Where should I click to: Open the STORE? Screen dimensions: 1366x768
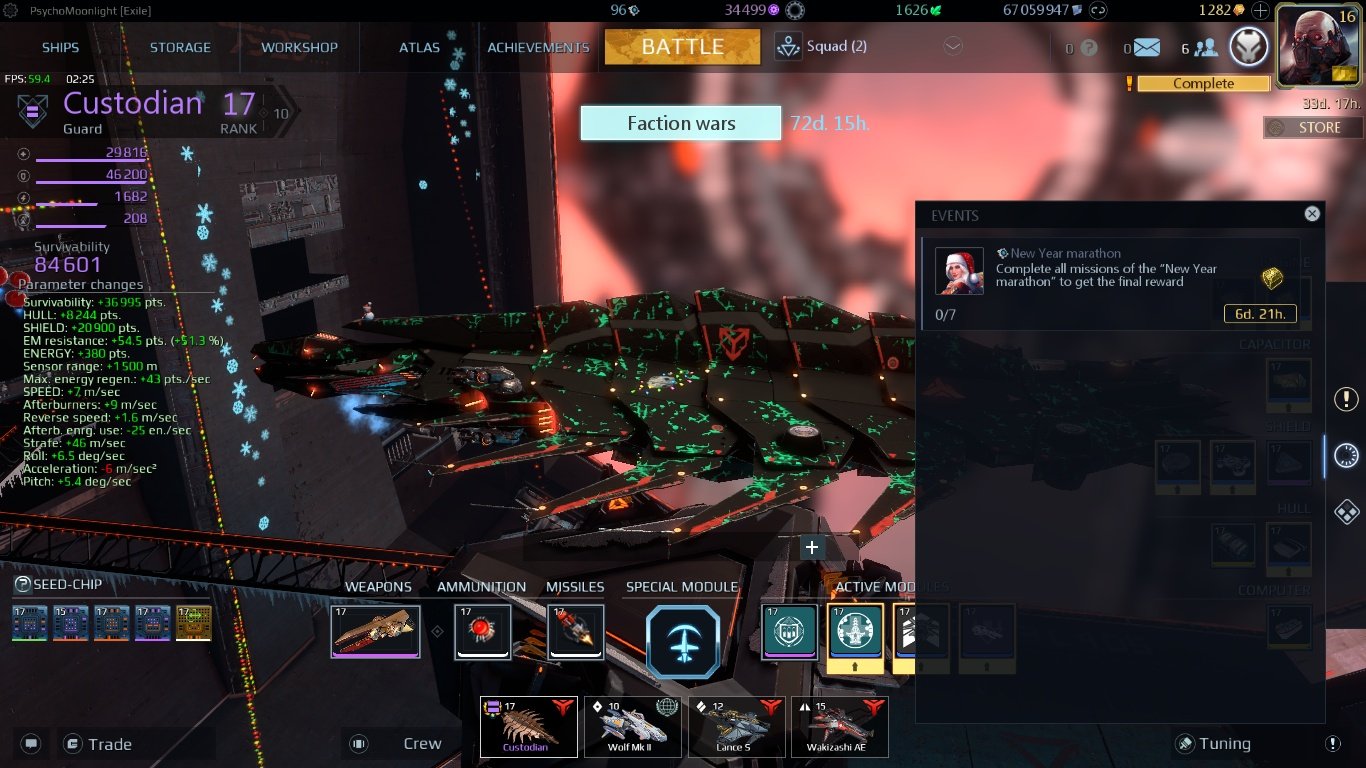pyautogui.click(x=1311, y=127)
